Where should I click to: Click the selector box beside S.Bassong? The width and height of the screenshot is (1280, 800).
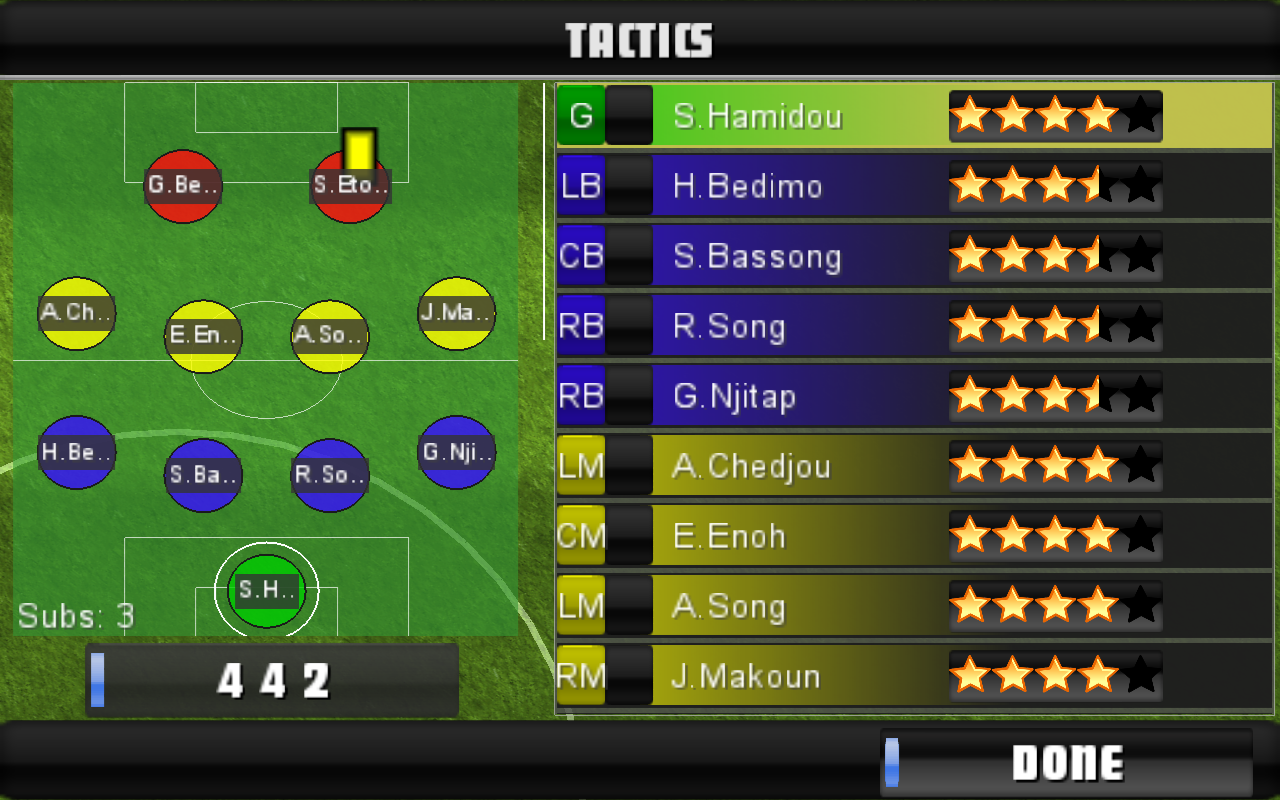click(630, 256)
